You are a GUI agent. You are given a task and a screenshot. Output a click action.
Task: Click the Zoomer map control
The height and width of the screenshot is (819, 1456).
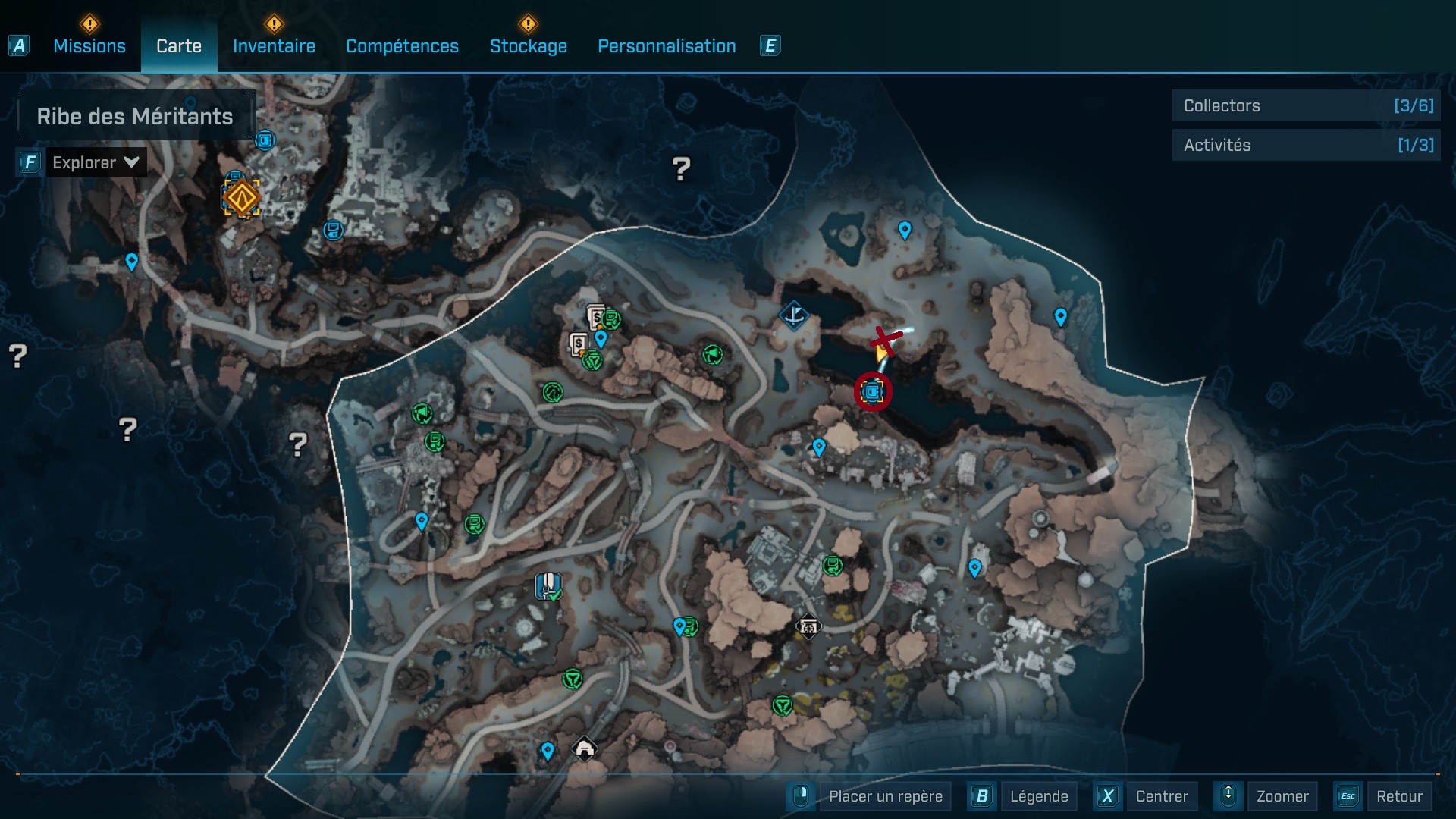(1282, 796)
